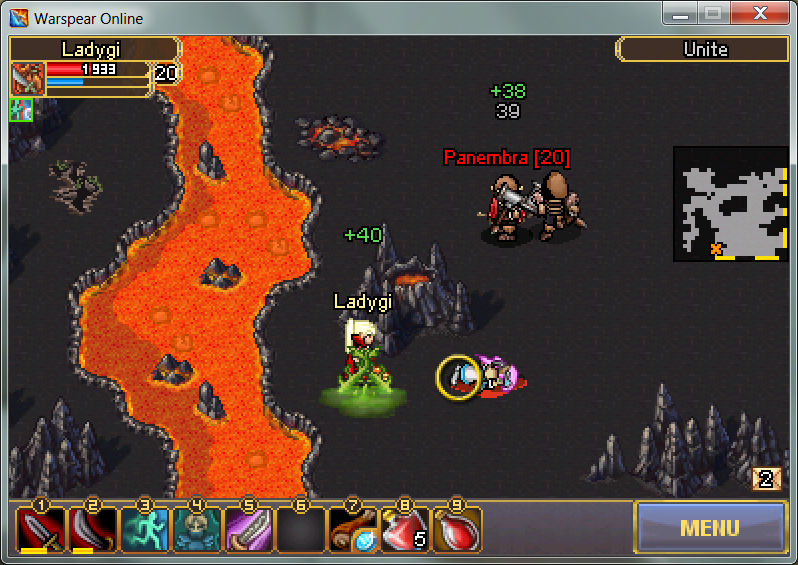Open the MENU button
Viewport: 798px width, 565px height.
tap(710, 527)
